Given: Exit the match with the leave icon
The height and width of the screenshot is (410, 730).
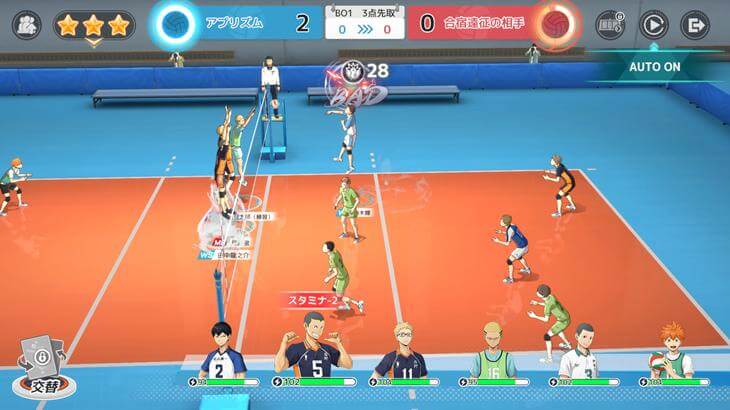Looking at the screenshot, I should point(694,24).
